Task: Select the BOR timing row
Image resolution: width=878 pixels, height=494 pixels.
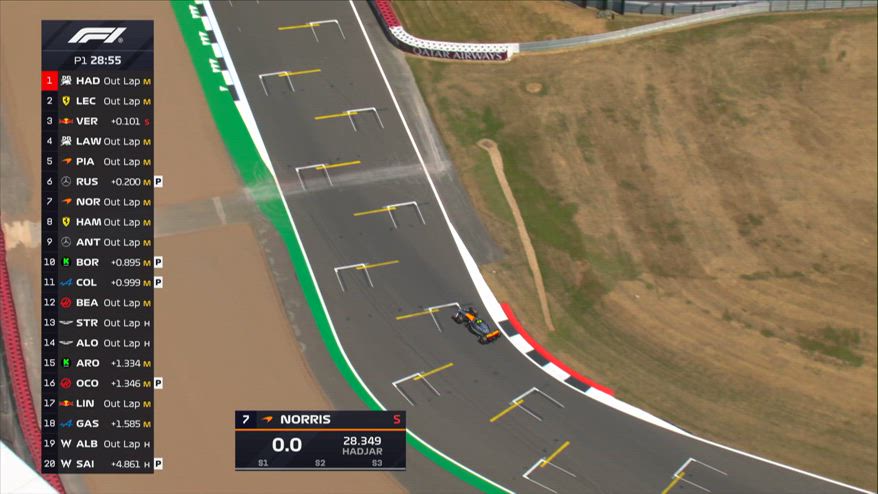Action: tap(97, 262)
